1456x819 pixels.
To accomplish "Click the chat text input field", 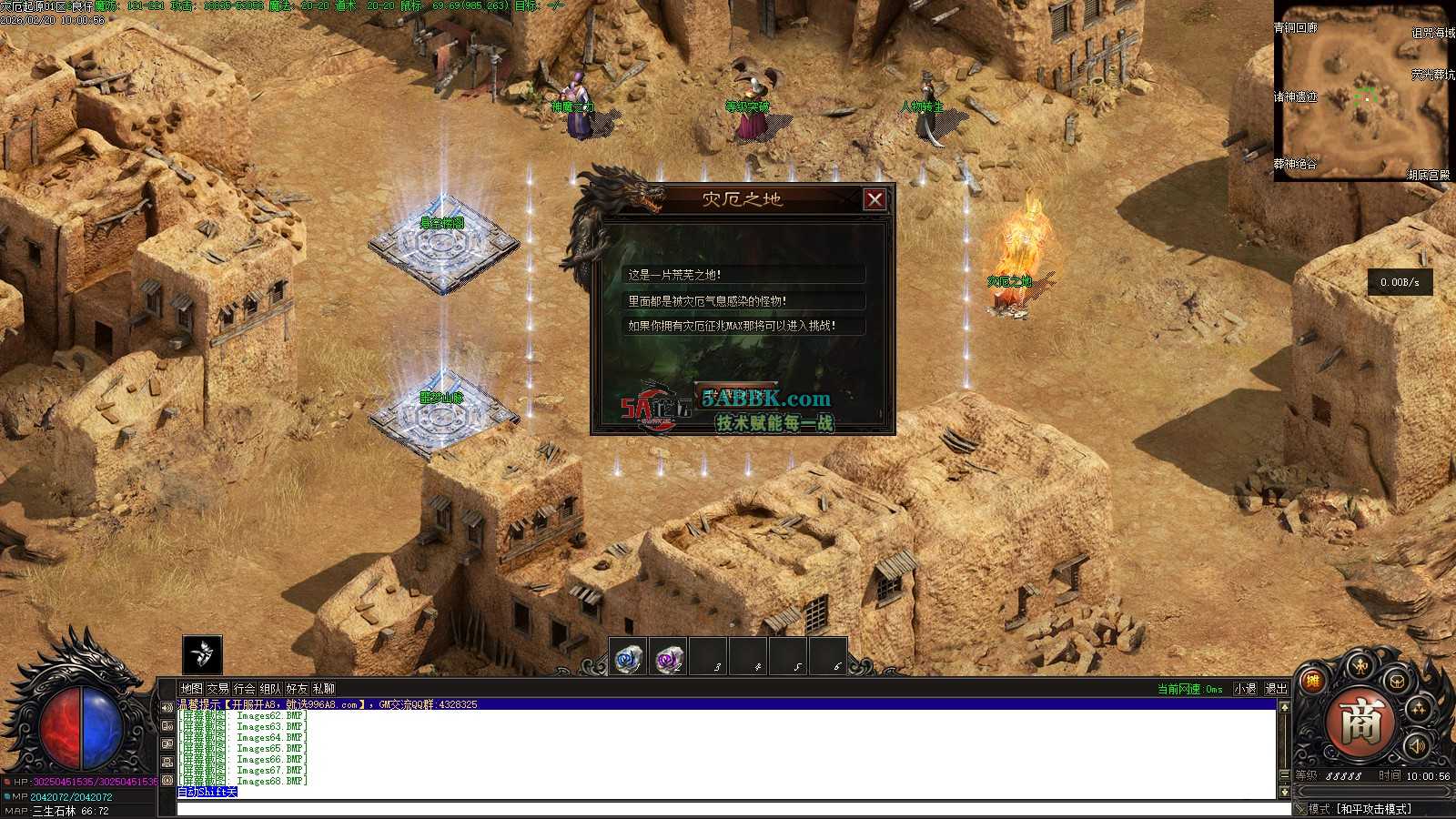I will tap(728, 809).
